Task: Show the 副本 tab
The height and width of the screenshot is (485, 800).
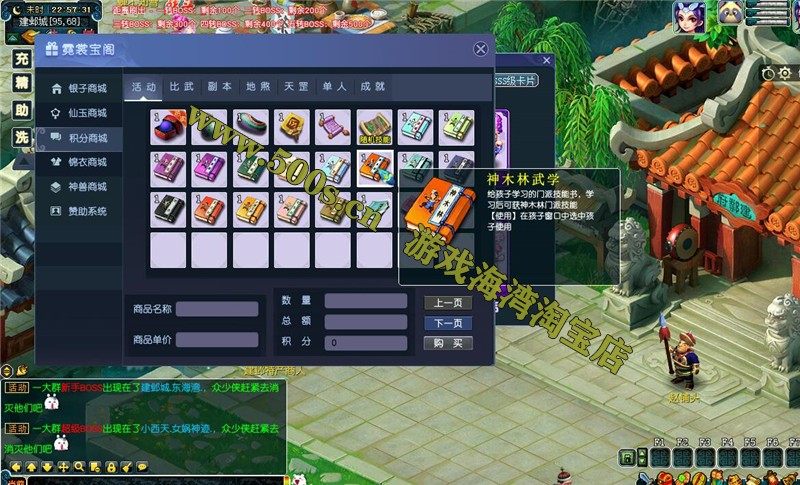Action: pos(220,87)
